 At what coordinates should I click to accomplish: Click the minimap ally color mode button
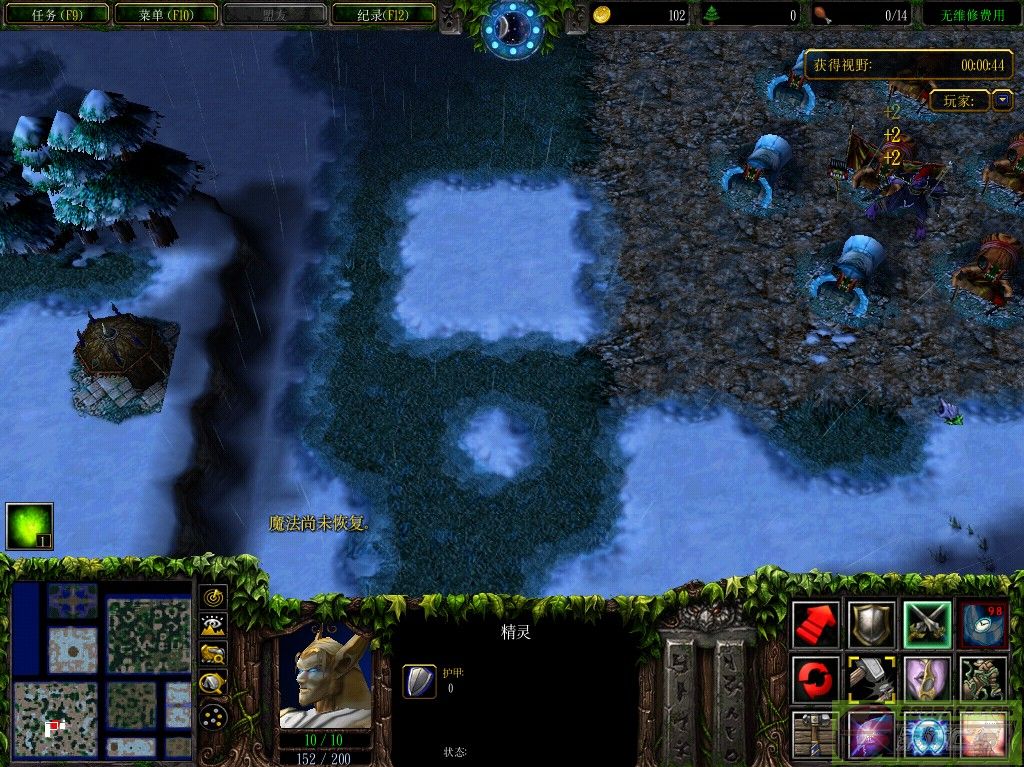coord(213,655)
